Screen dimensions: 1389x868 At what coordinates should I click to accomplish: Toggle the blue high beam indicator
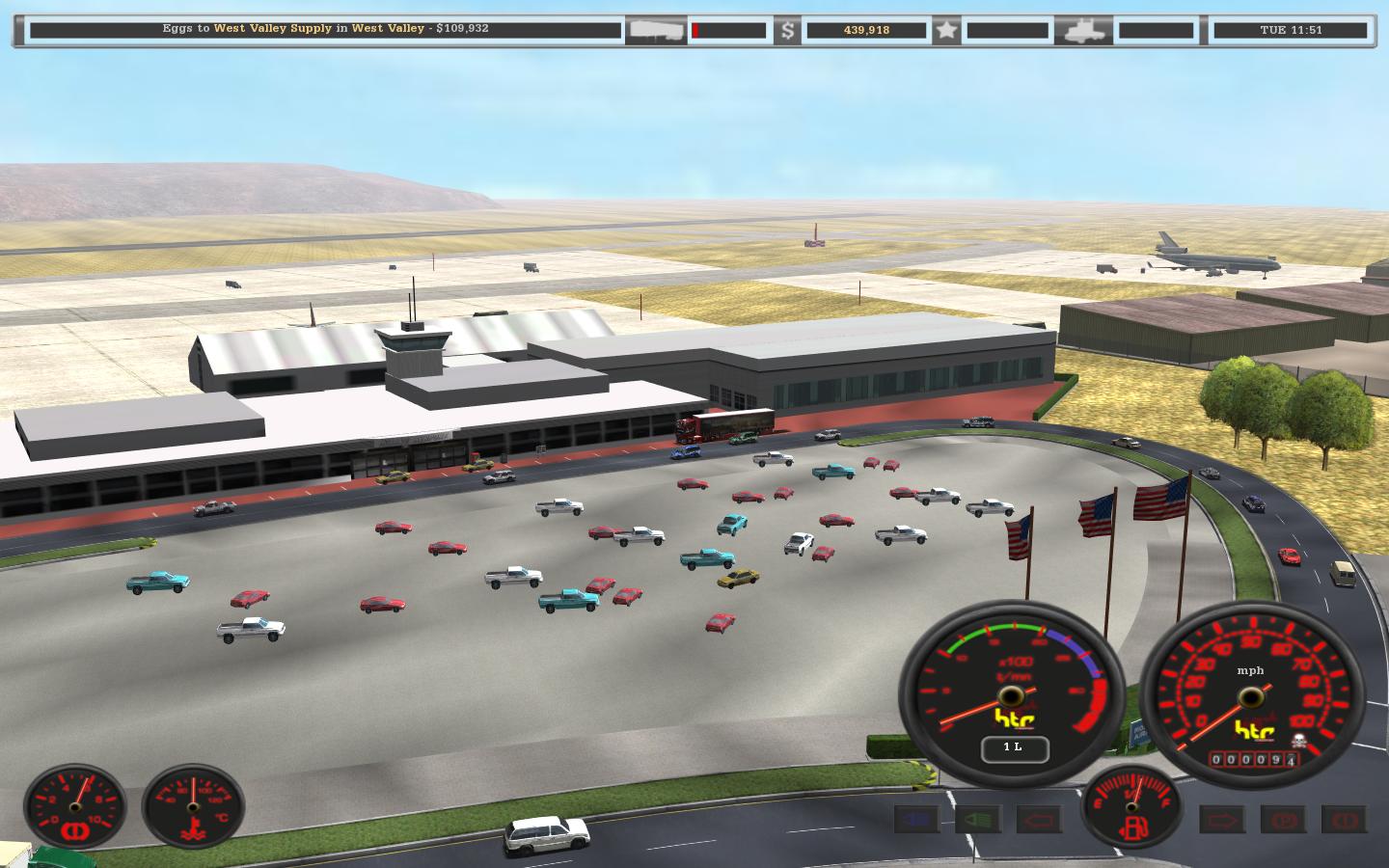pos(916,821)
